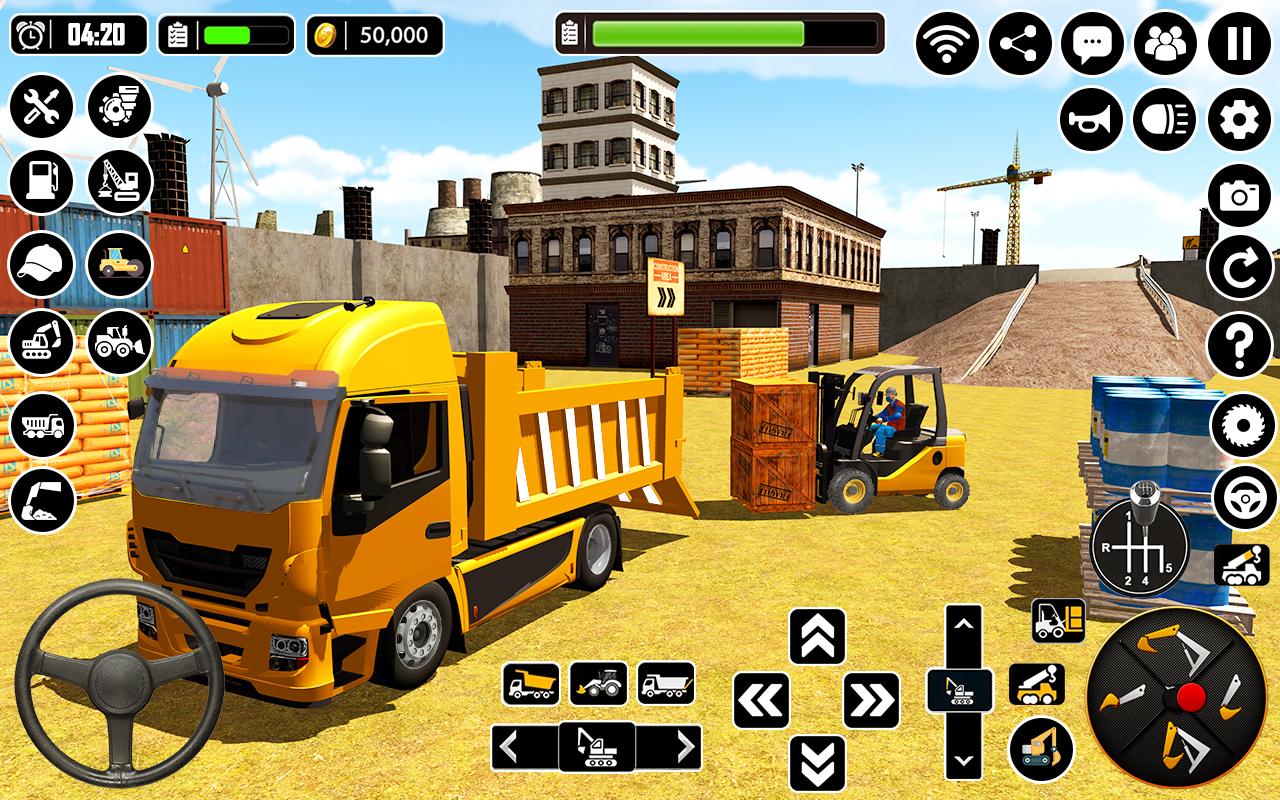Open the question mark help
Viewport: 1280px width, 800px height.
[x=1239, y=345]
